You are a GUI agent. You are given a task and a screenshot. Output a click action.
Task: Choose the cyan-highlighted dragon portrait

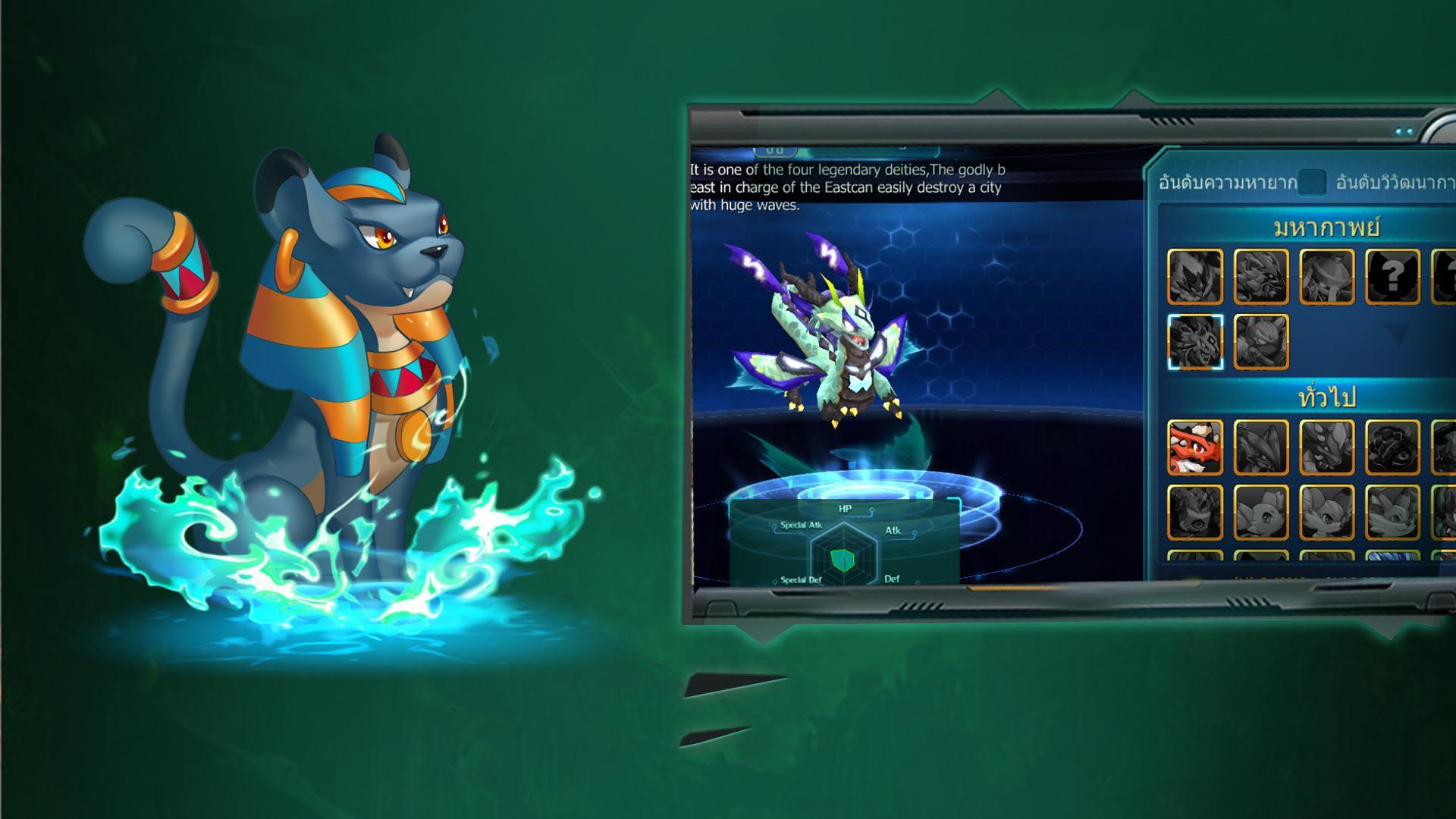pyautogui.click(x=1194, y=342)
